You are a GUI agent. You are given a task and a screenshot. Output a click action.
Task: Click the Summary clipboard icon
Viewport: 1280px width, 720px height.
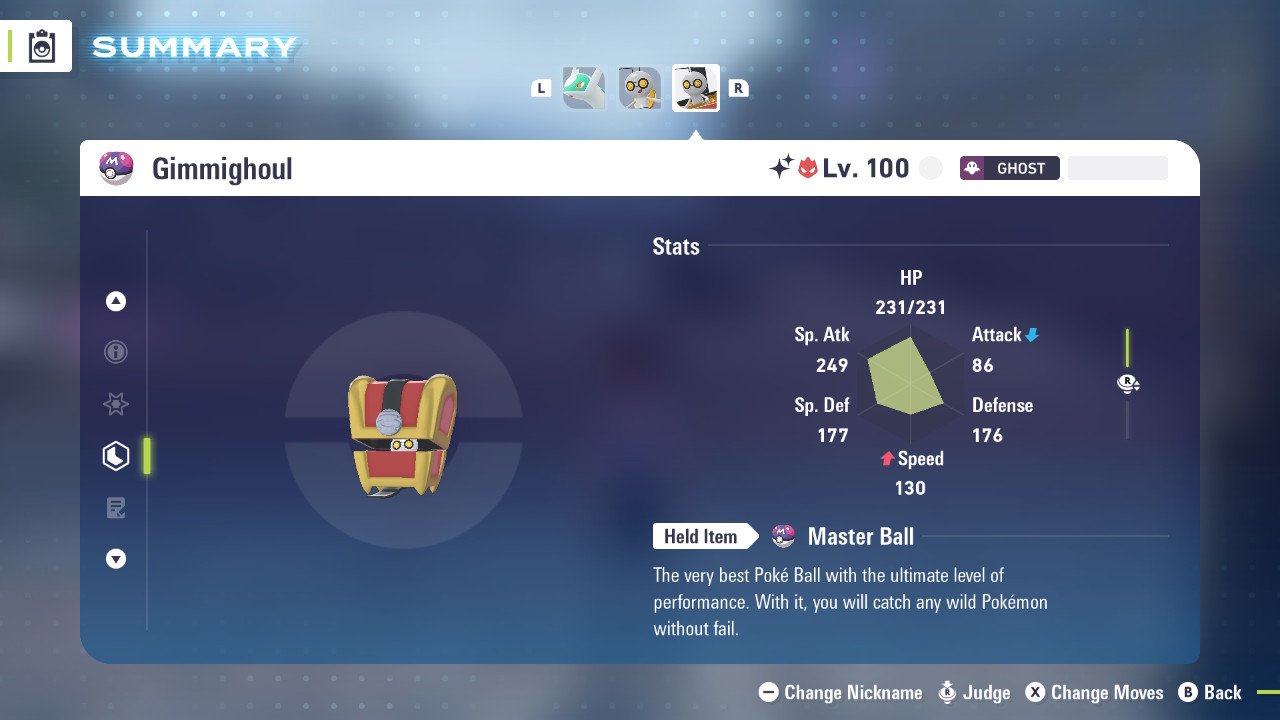coord(42,46)
